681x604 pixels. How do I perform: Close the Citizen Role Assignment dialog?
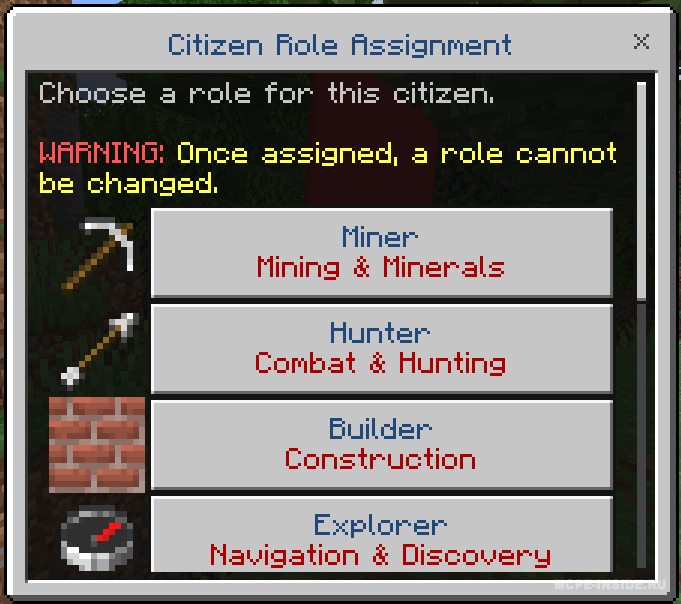(x=642, y=42)
